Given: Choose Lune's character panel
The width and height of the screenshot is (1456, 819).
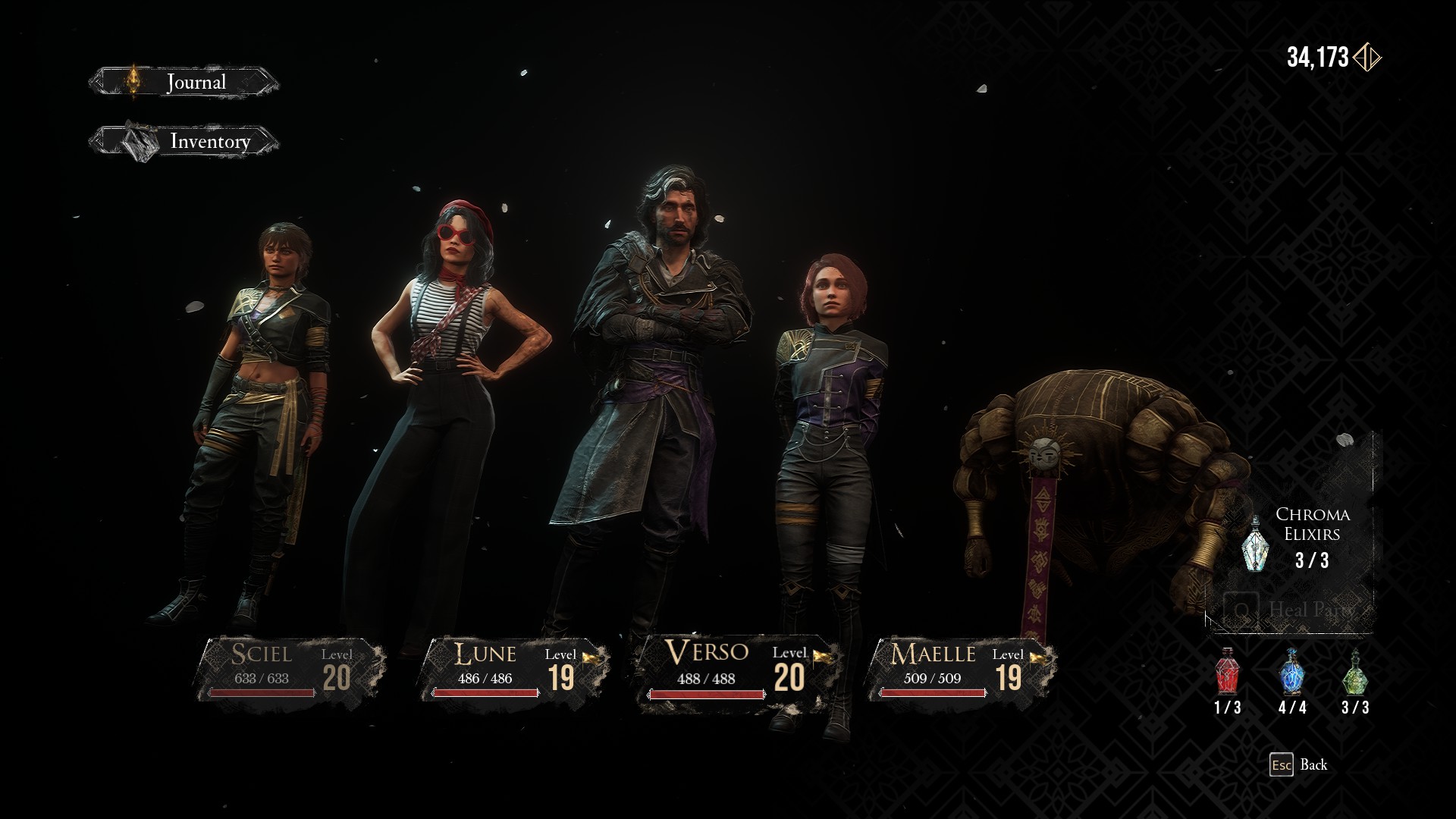Looking at the screenshot, I should pyautogui.click(x=514, y=670).
